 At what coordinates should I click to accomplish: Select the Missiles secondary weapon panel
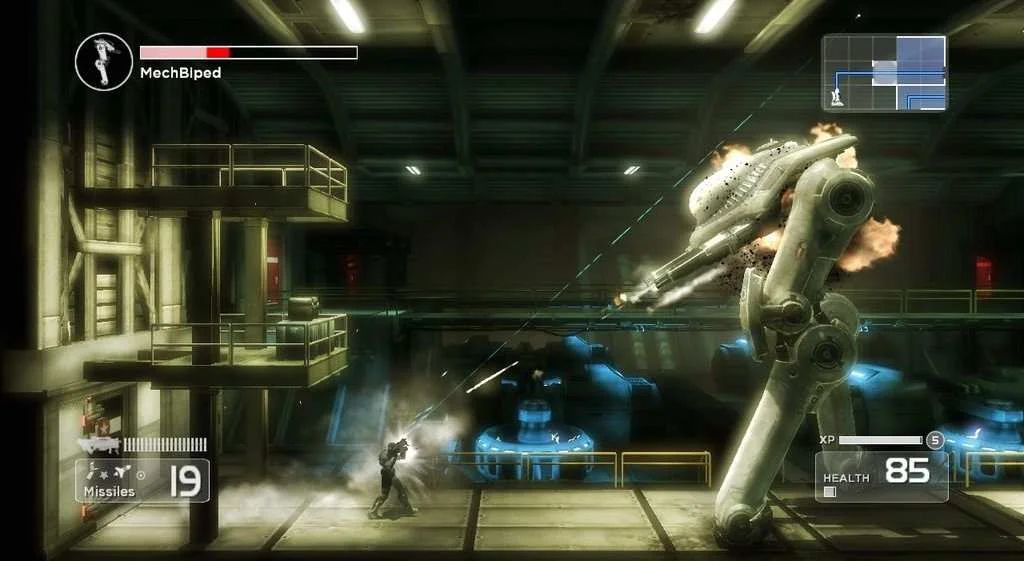pos(143,480)
